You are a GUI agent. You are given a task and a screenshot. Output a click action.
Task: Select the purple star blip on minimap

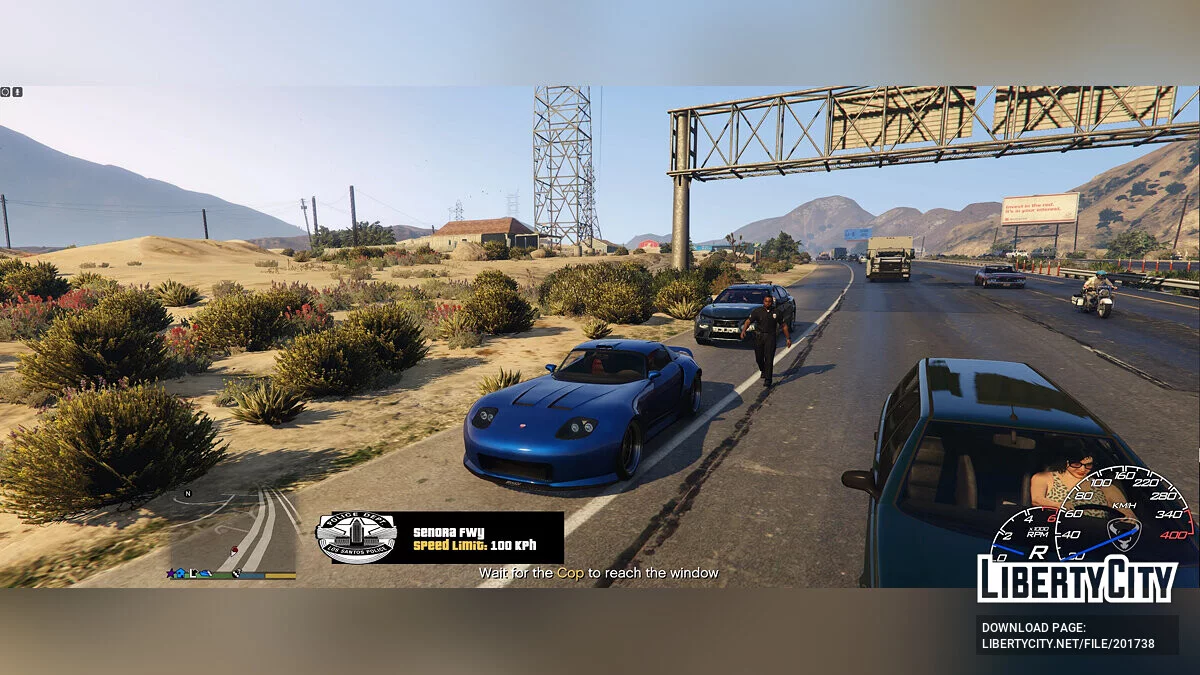coord(171,574)
